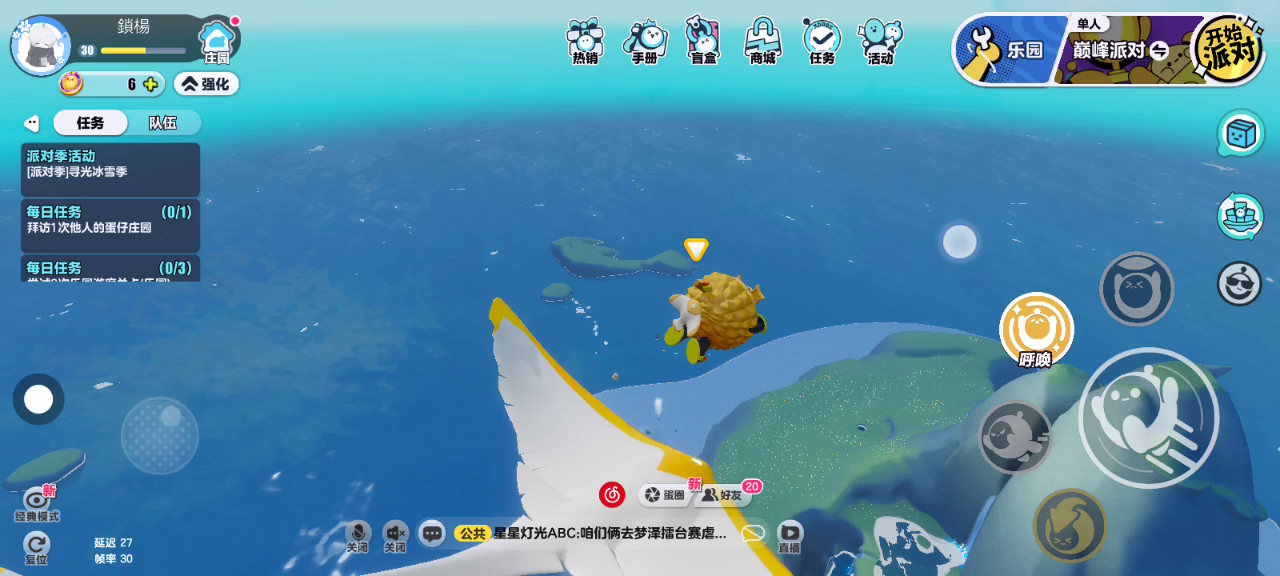Activate the orange 呼唤 call button
Image resolution: width=1280 pixels, height=576 pixels.
1036,330
